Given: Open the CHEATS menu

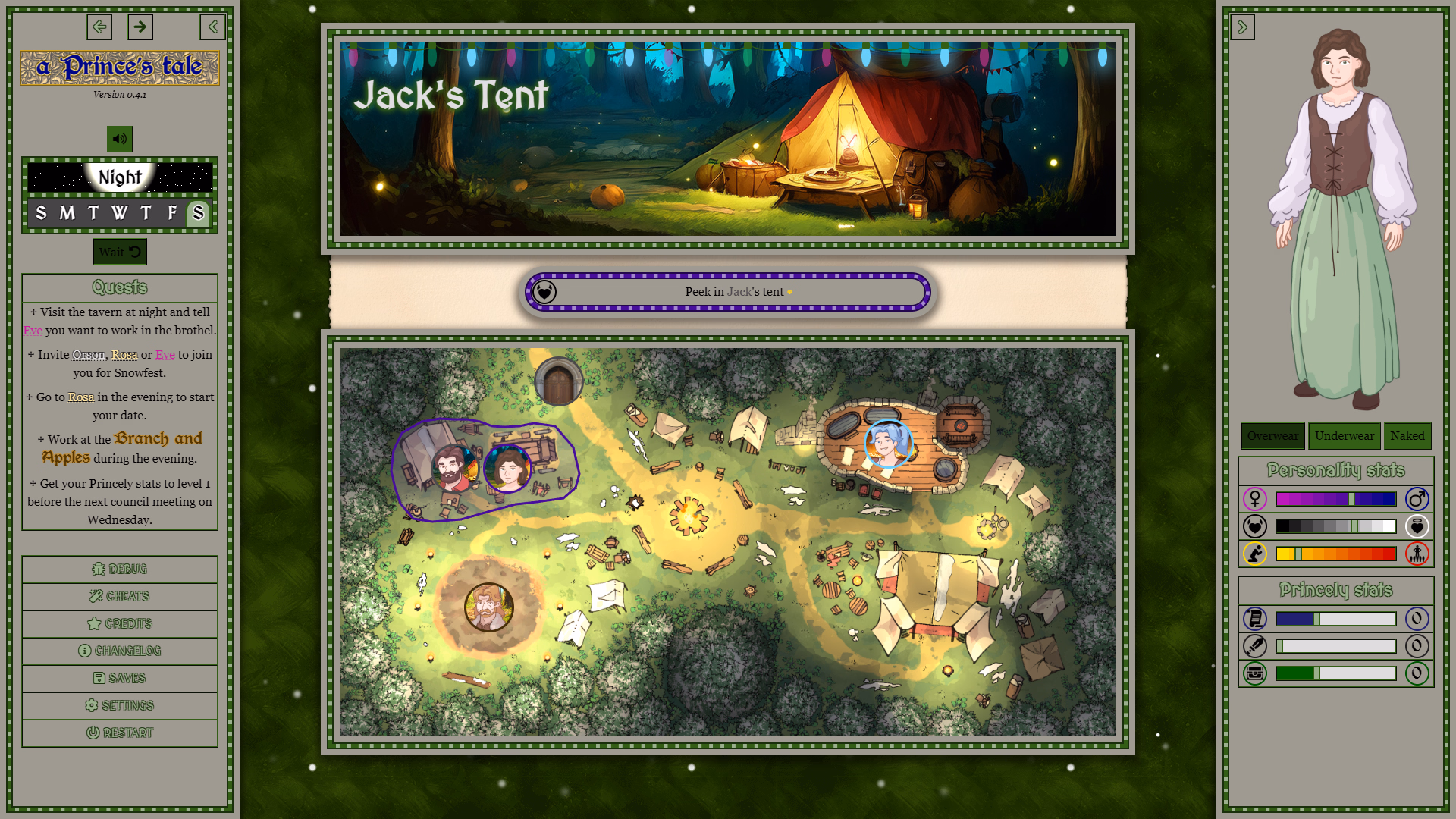Looking at the screenshot, I should pyautogui.click(x=119, y=596).
